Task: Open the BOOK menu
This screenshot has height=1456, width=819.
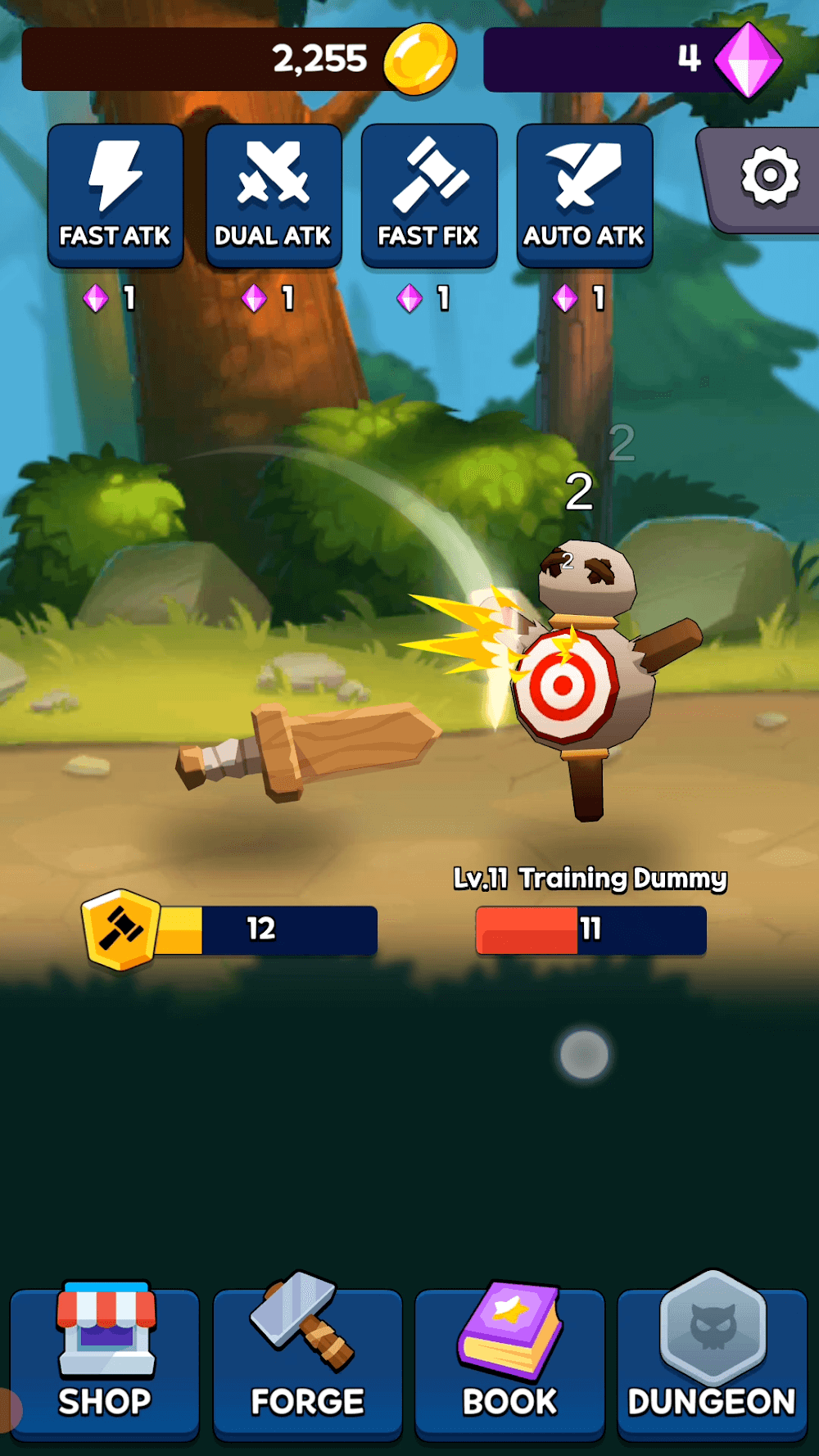Action: pyautogui.click(x=509, y=1361)
